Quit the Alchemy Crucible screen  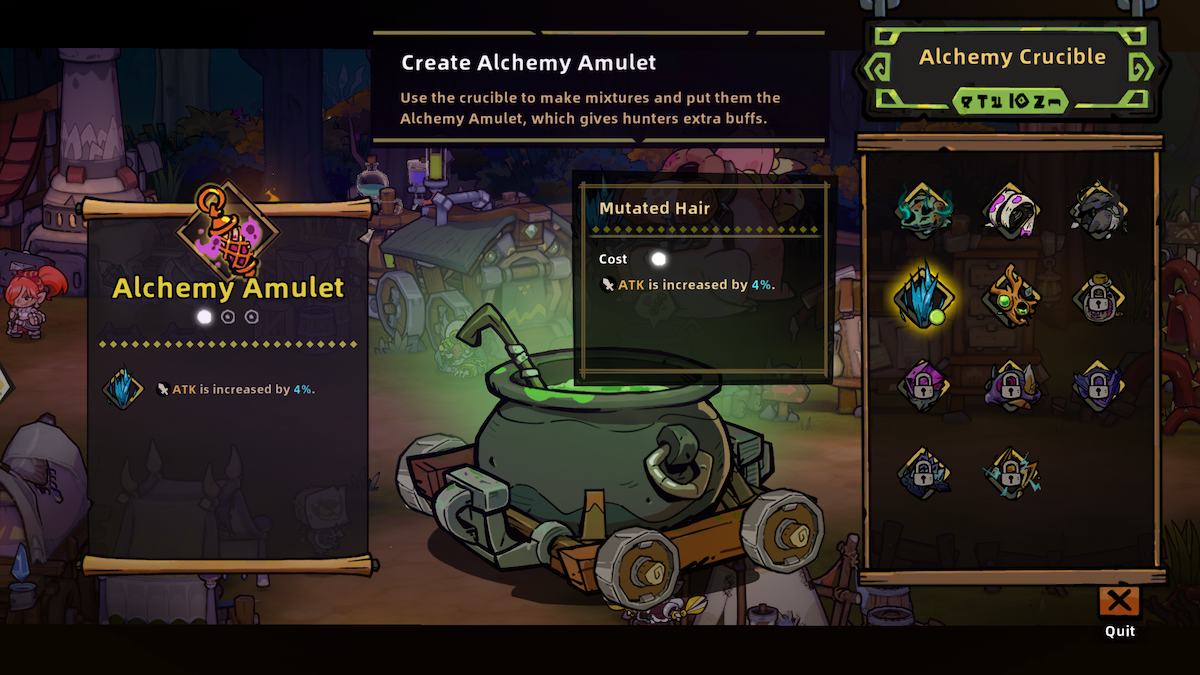1119,602
